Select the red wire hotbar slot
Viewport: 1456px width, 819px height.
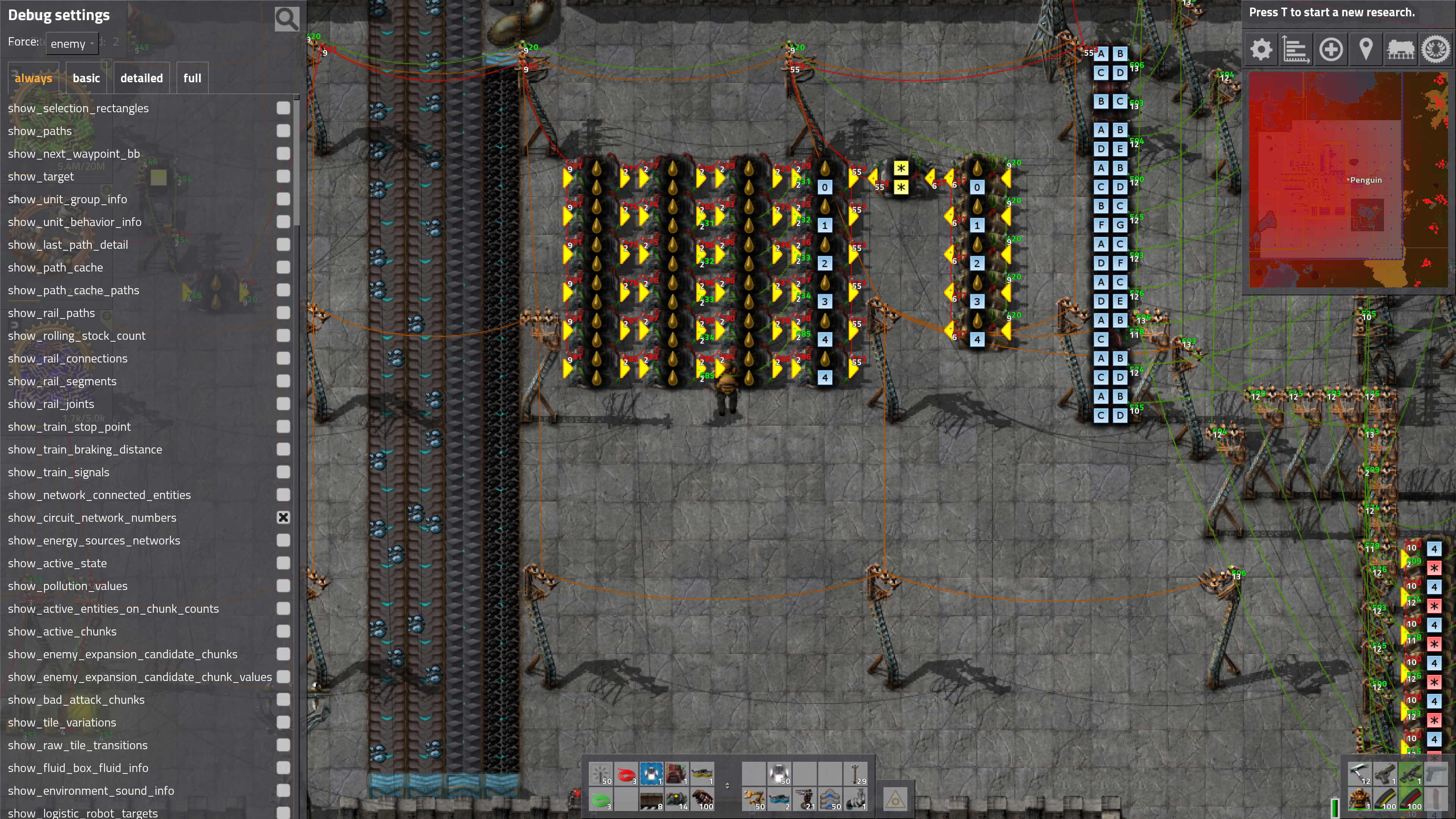point(626,774)
